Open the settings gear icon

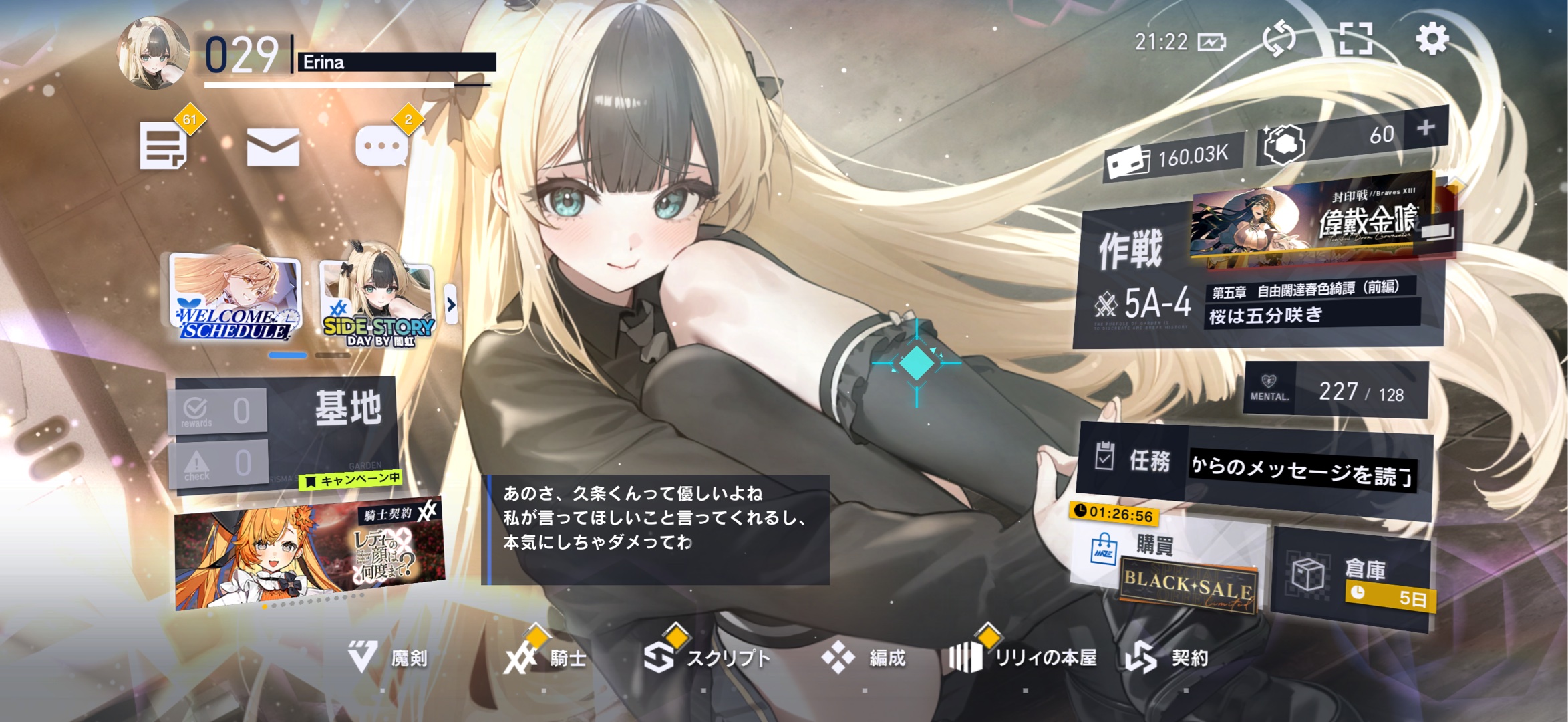point(1432,39)
